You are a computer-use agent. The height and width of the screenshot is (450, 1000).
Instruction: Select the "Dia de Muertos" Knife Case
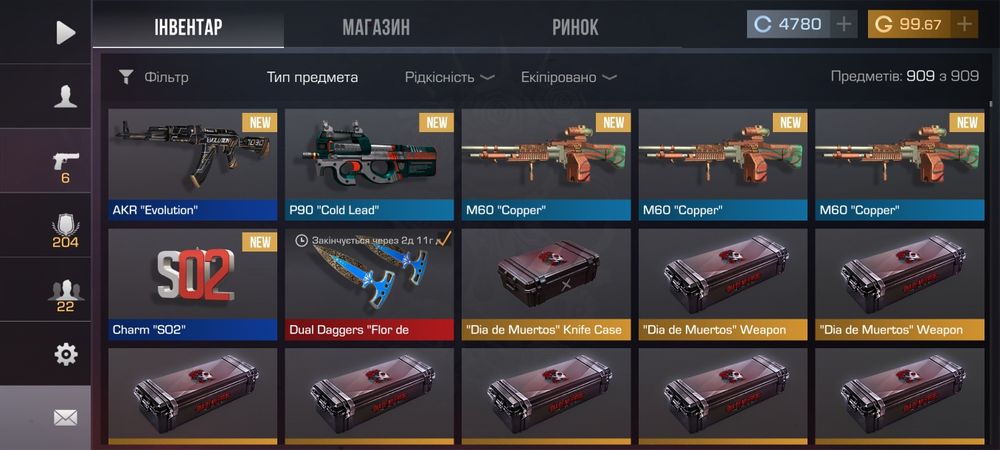pos(546,284)
